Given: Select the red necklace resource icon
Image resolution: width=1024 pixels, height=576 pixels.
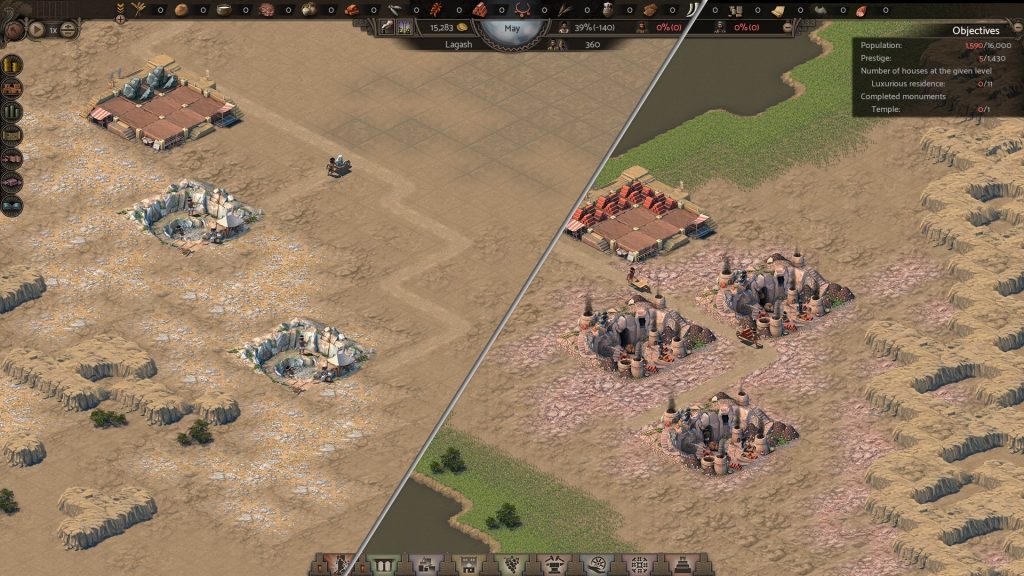Looking at the screenshot, I should pos(520,9).
